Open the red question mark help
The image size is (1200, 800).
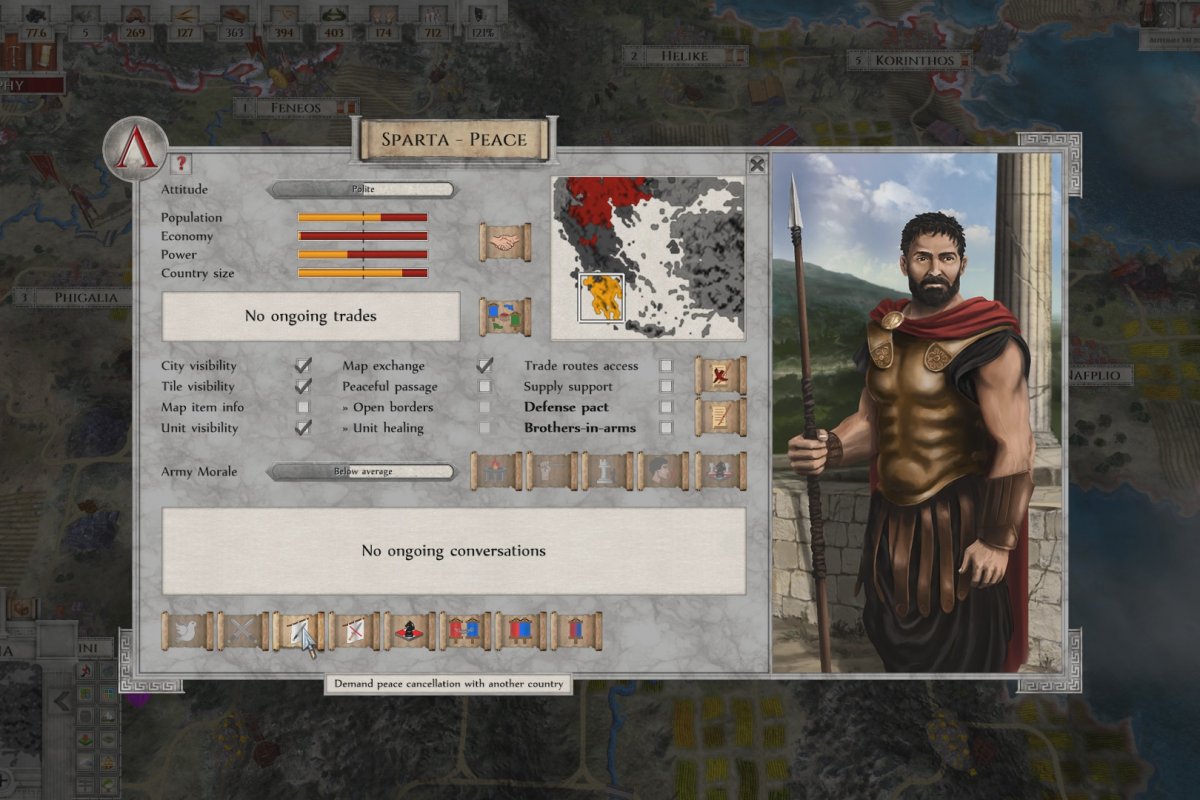(x=180, y=165)
